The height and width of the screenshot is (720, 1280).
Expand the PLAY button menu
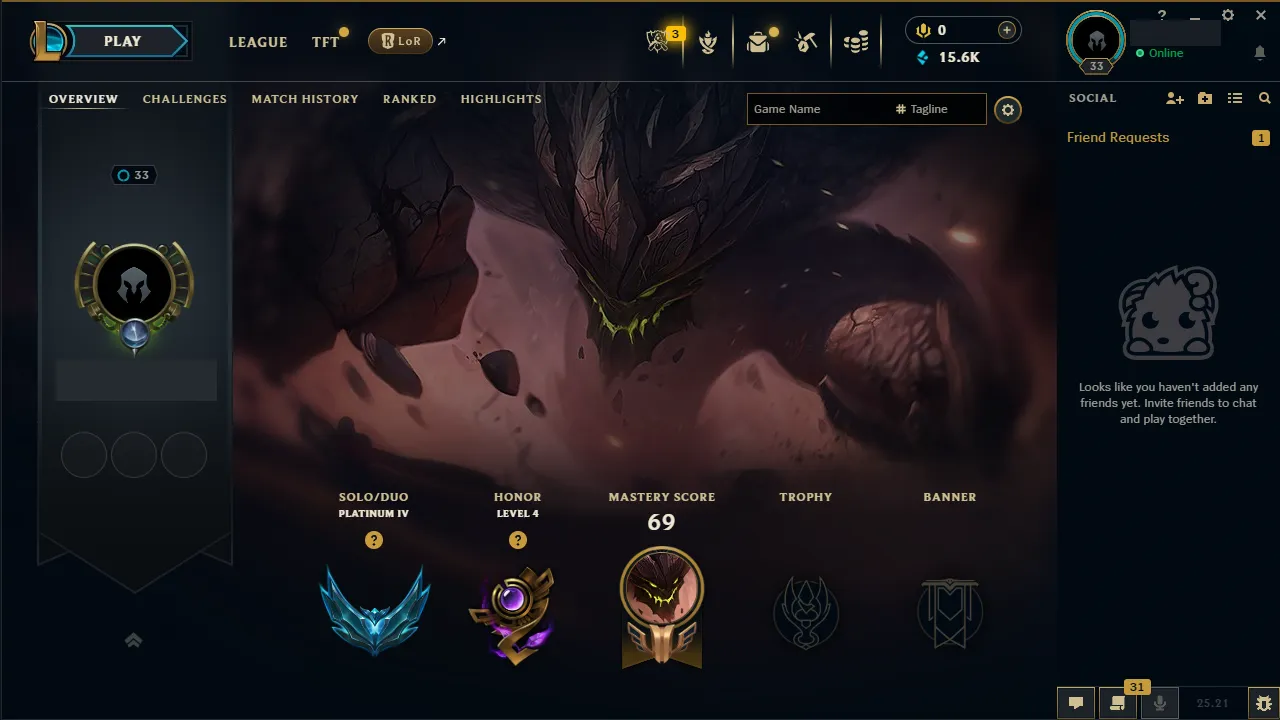122,41
